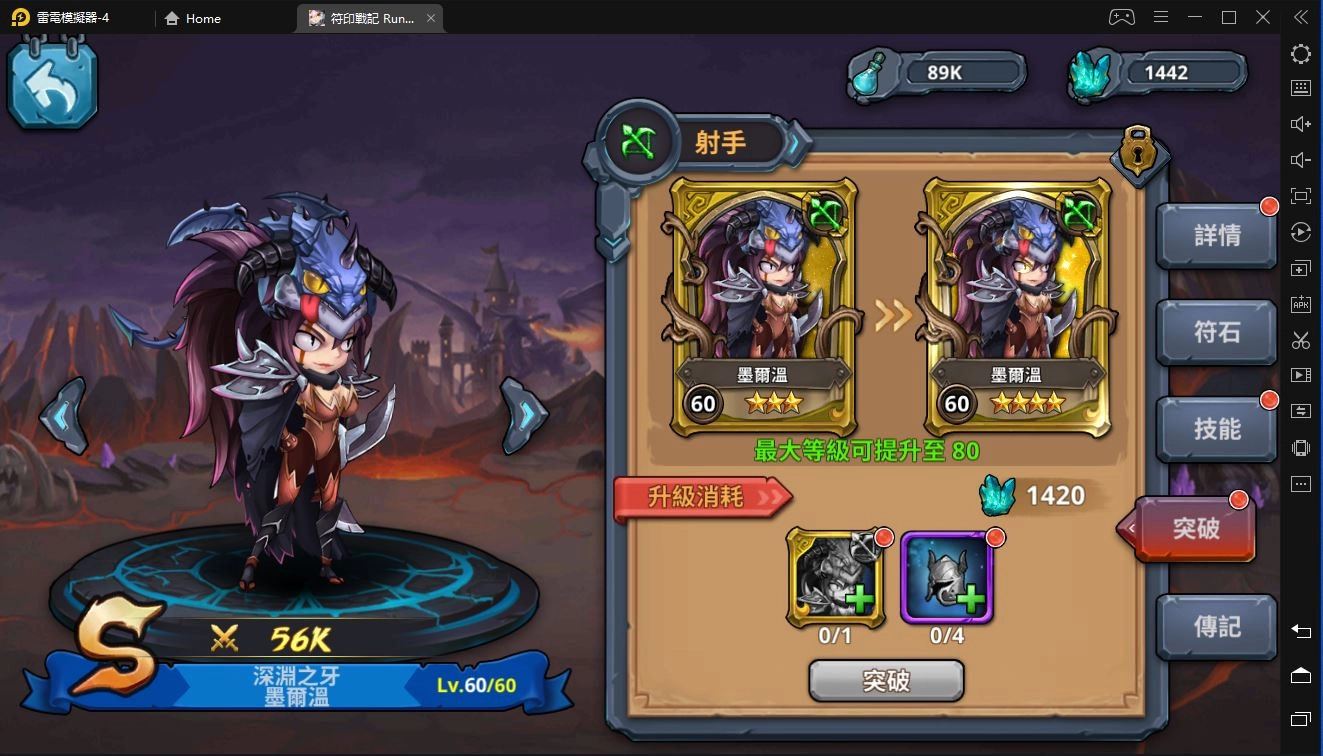Tap the 1442 crystal currency counter
The height and width of the screenshot is (756, 1323).
(x=1160, y=73)
